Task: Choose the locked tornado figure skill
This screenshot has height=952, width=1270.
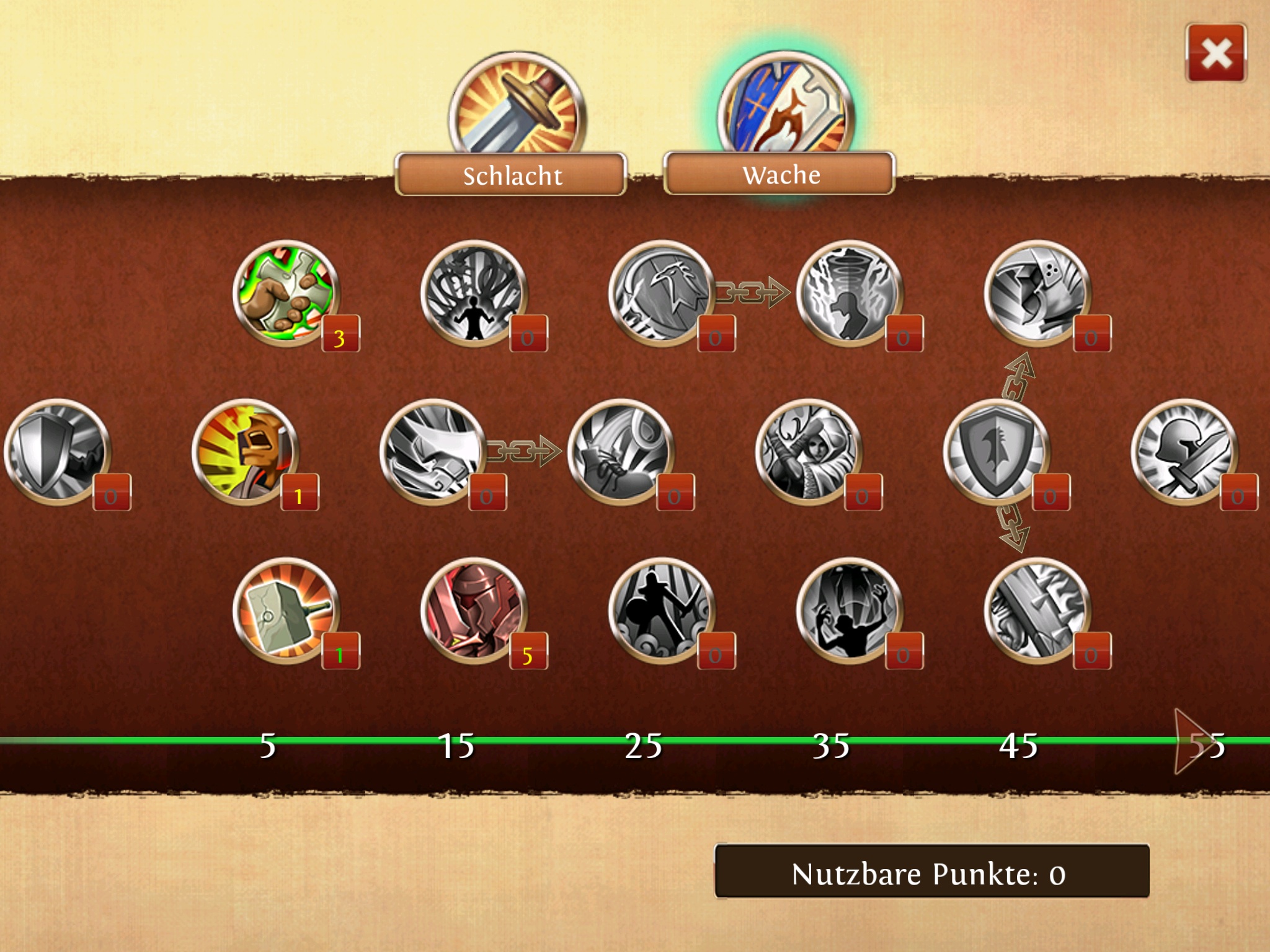Action: (850, 294)
